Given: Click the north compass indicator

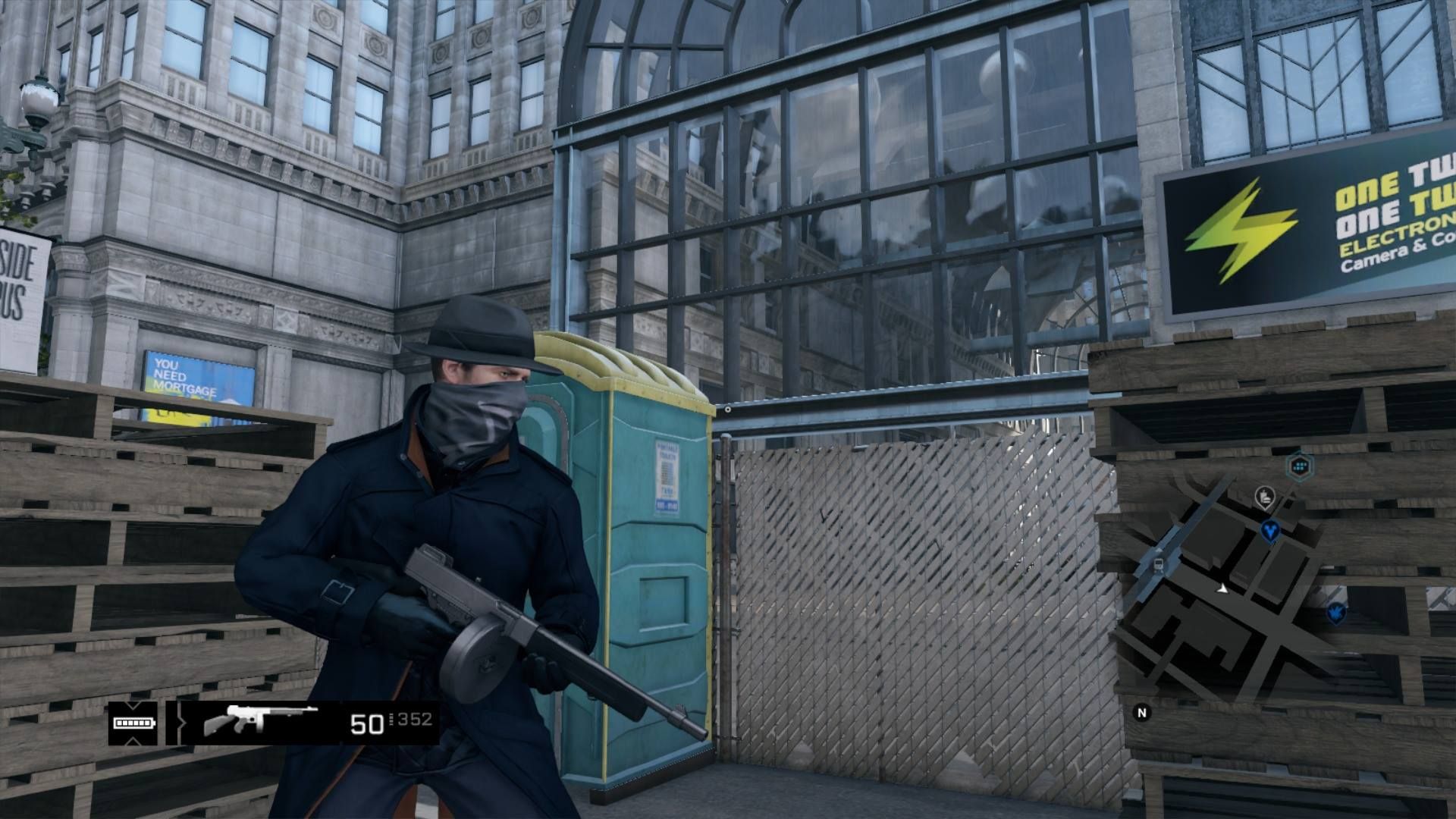Looking at the screenshot, I should tap(1141, 712).
